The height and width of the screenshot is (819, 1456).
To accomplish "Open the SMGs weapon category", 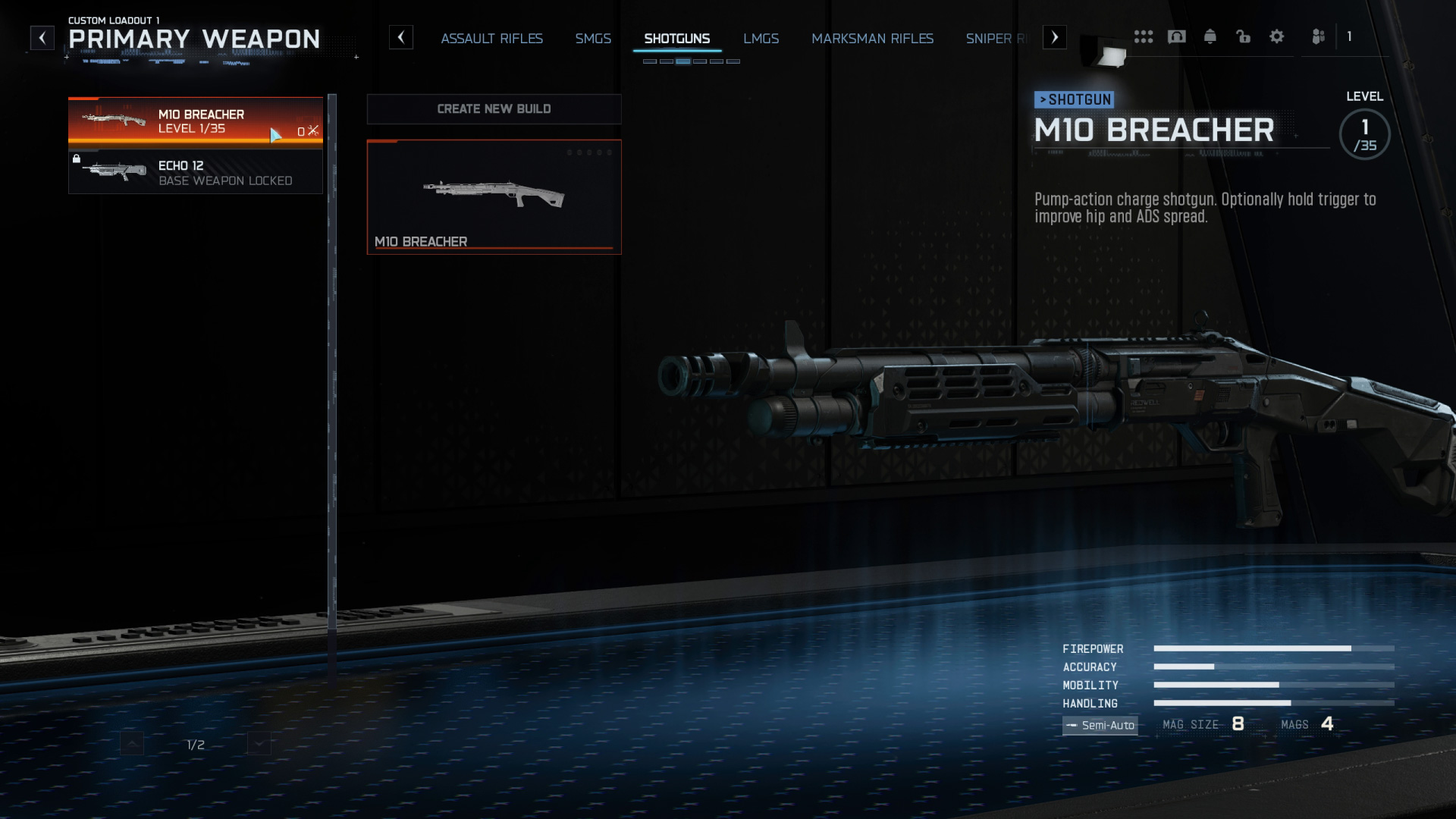I will click(x=592, y=39).
